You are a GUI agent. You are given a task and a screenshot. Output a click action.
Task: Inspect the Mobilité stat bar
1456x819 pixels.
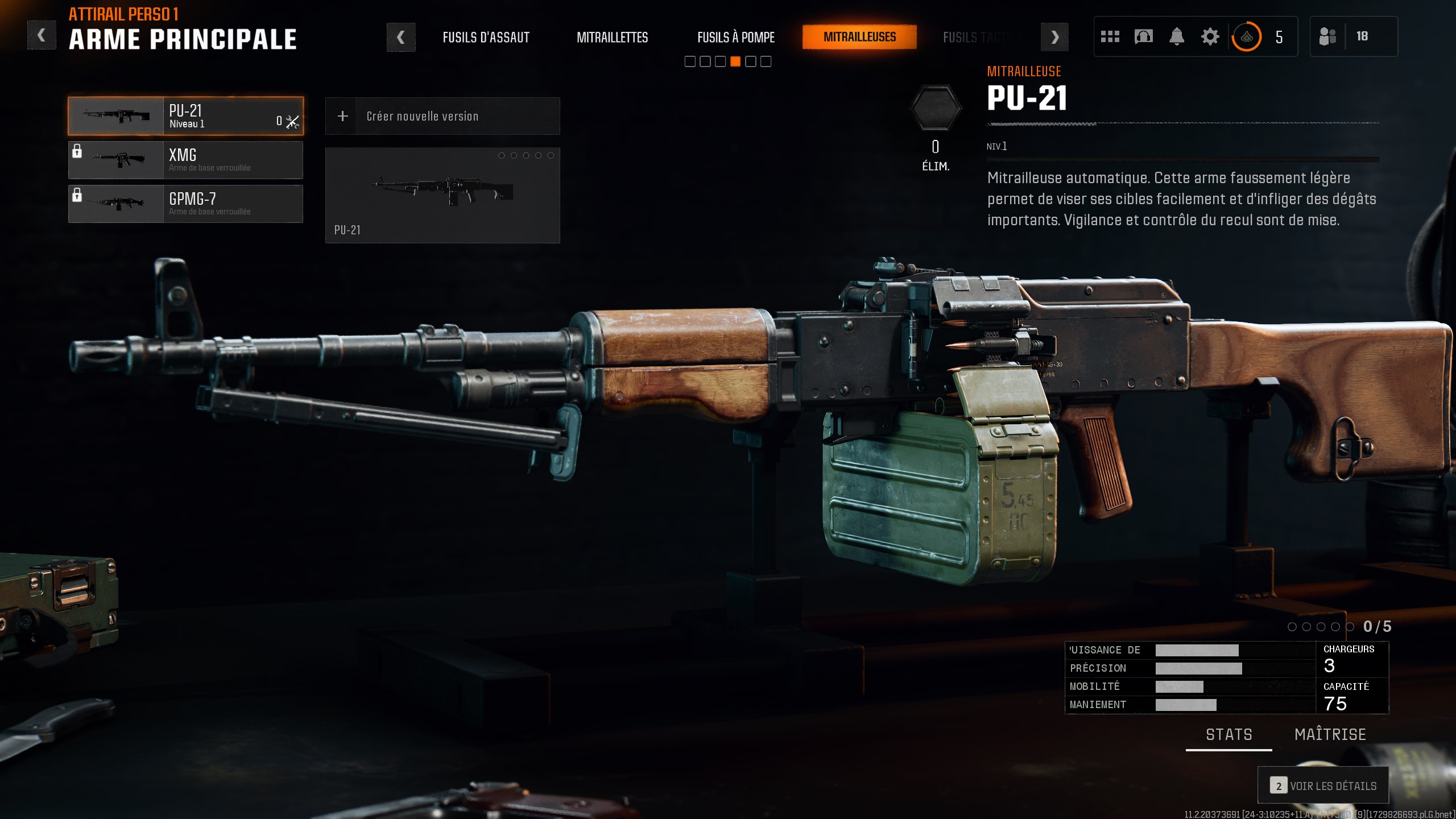1178,686
